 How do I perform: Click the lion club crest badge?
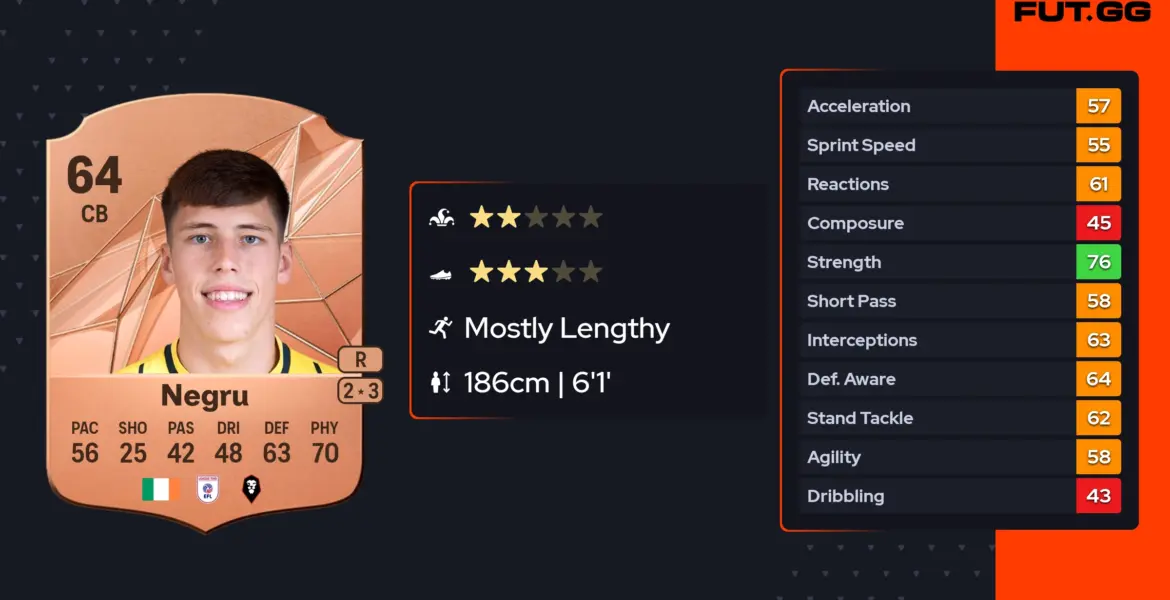251,489
